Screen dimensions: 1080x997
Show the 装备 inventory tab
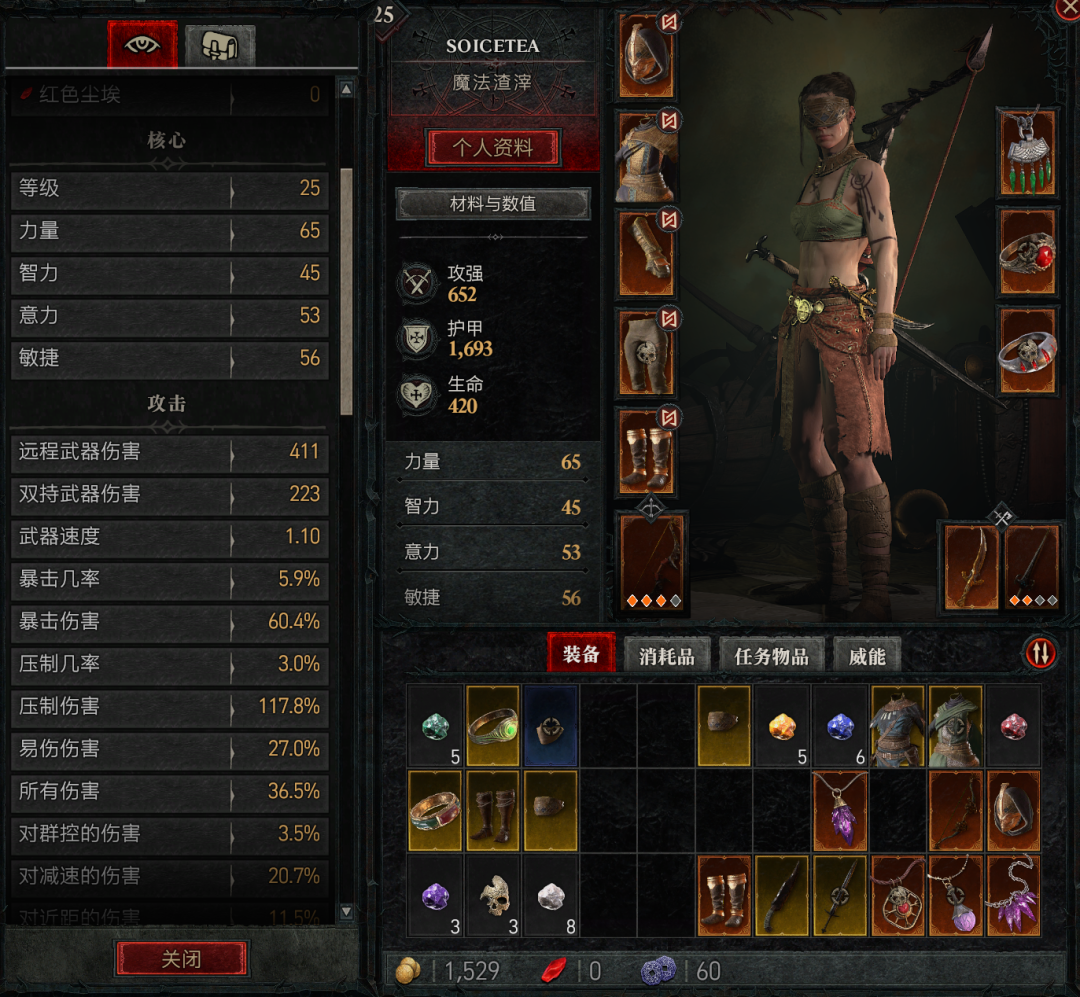(x=581, y=654)
